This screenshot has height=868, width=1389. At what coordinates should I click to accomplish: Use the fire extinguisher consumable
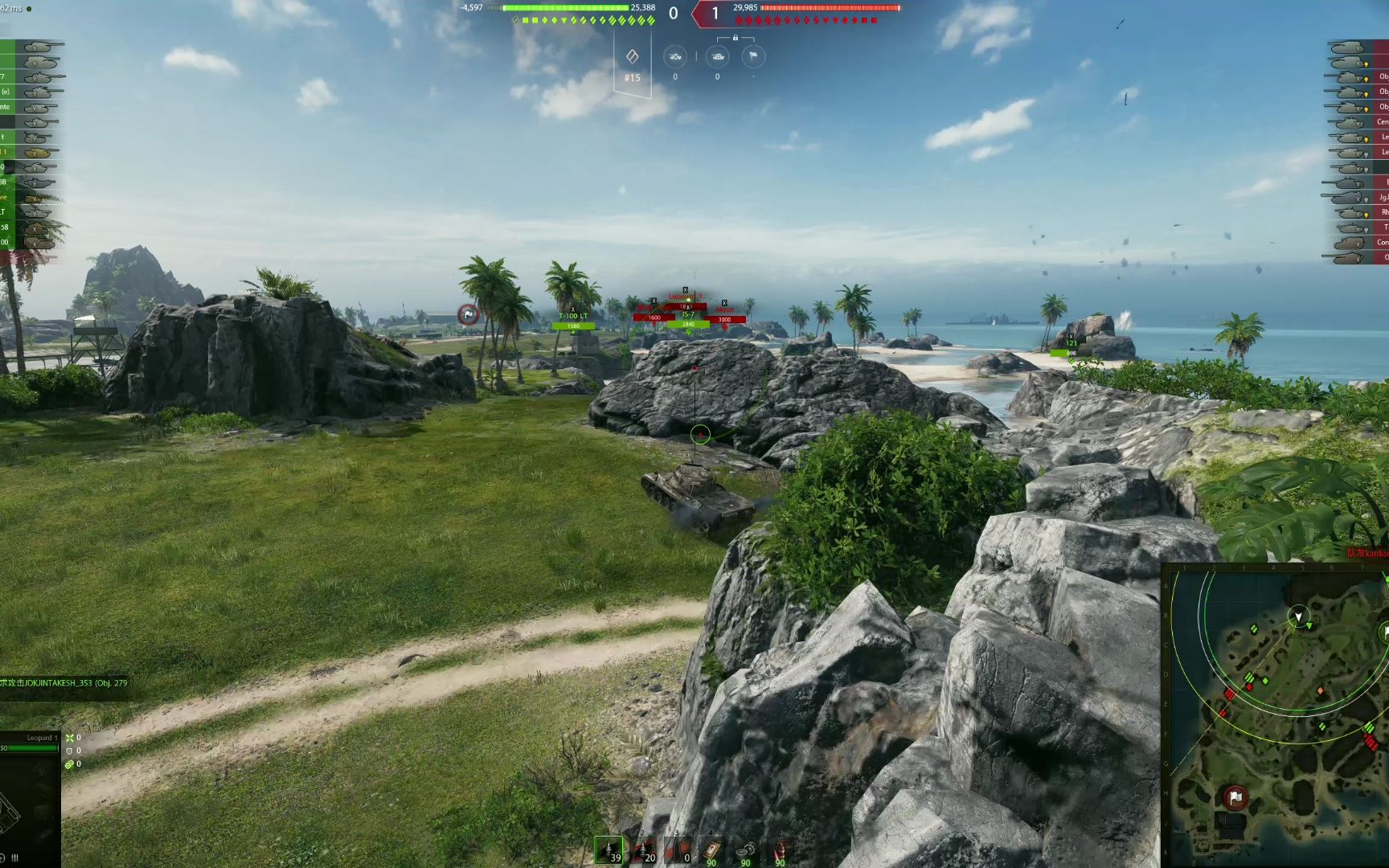click(780, 850)
